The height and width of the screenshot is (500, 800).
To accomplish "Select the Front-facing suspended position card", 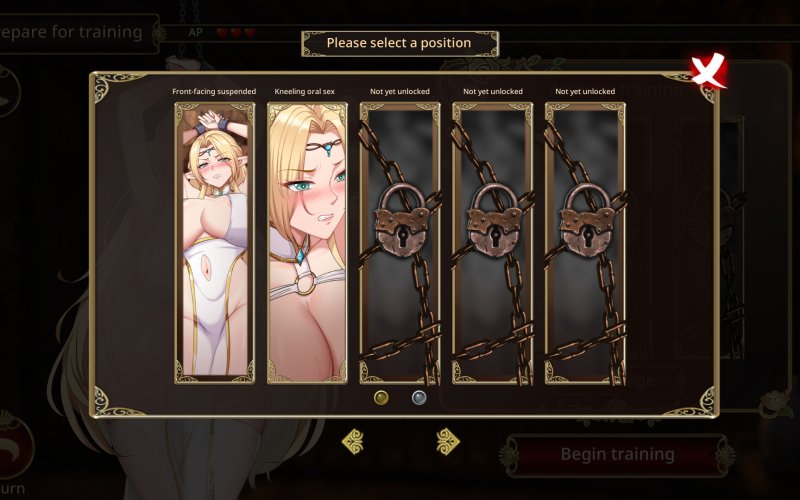I will tap(214, 242).
